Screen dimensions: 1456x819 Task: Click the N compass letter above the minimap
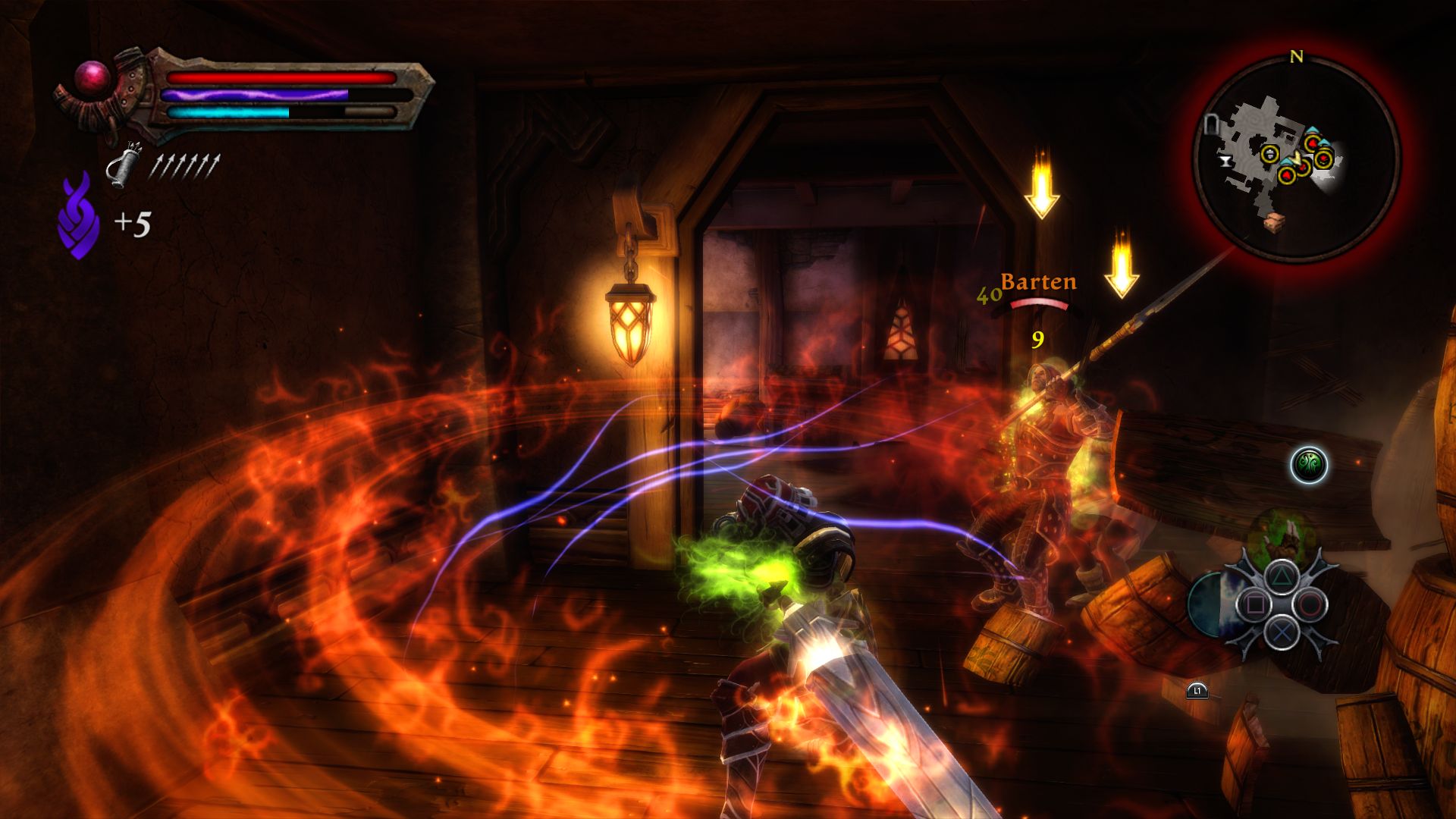pyautogui.click(x=1296, y=55)
